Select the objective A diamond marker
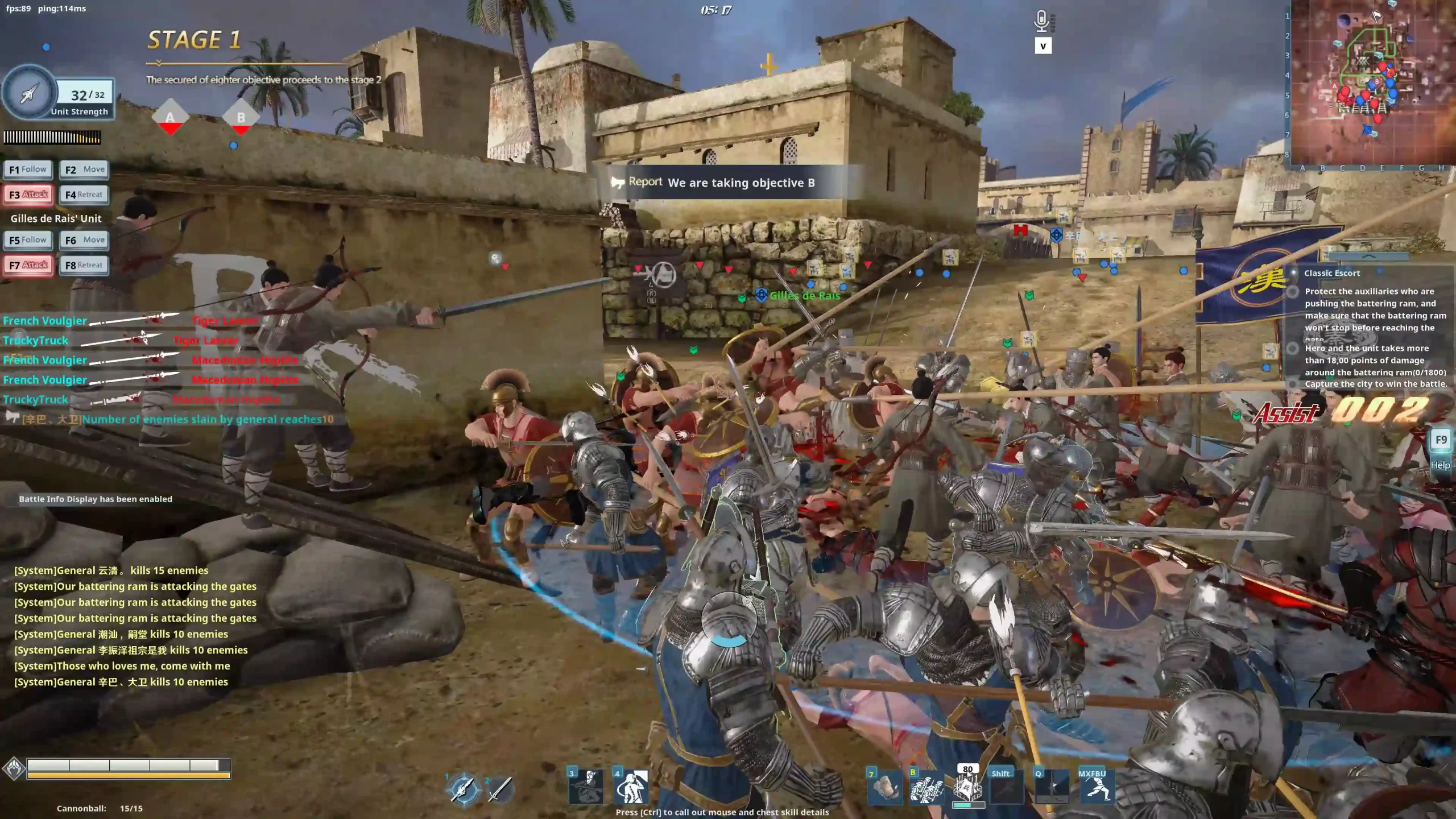The height and width of the screenshot is (819, 1456). (x=170, y=118)
